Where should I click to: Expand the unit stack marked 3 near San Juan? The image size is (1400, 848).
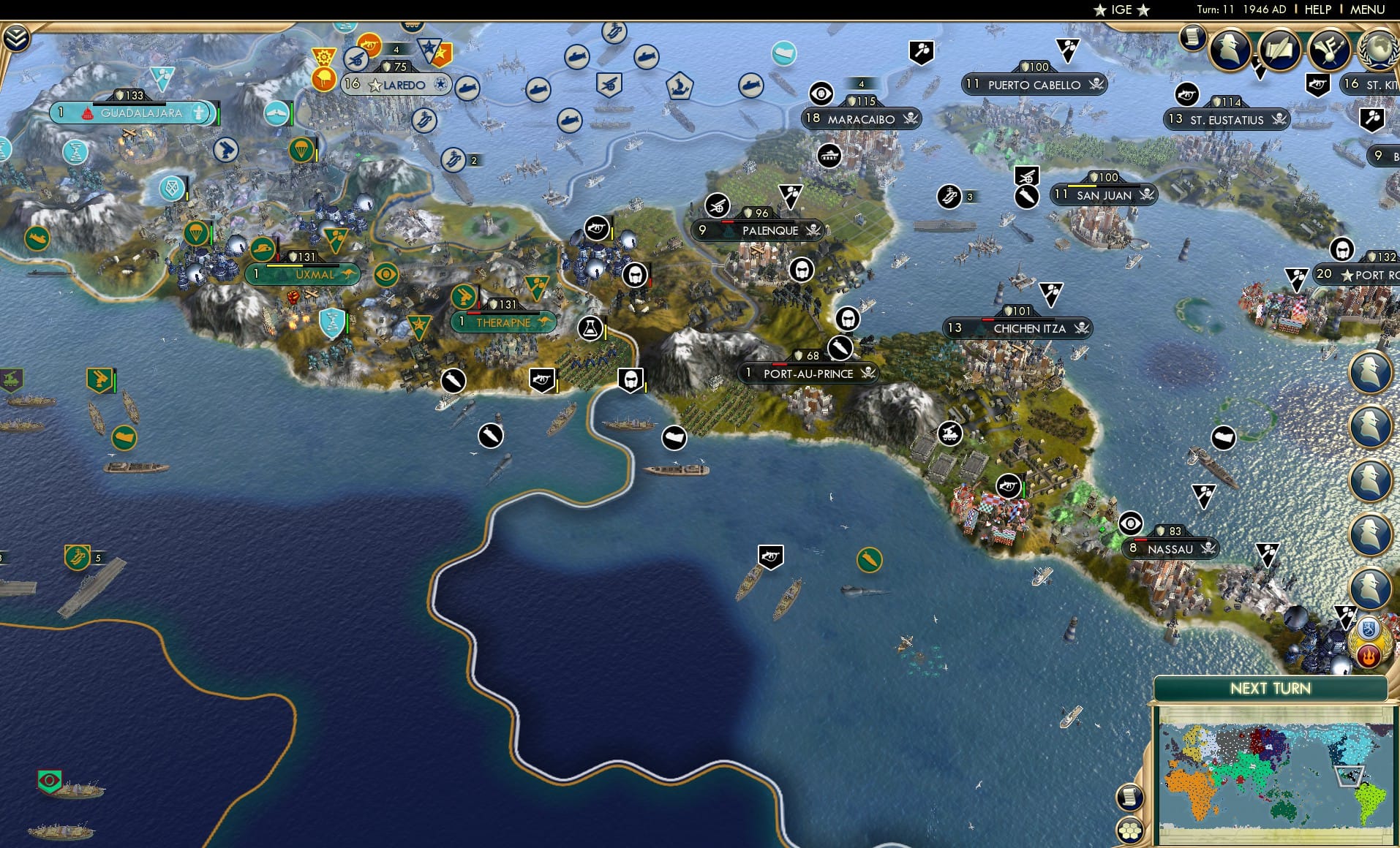[969, 196]
